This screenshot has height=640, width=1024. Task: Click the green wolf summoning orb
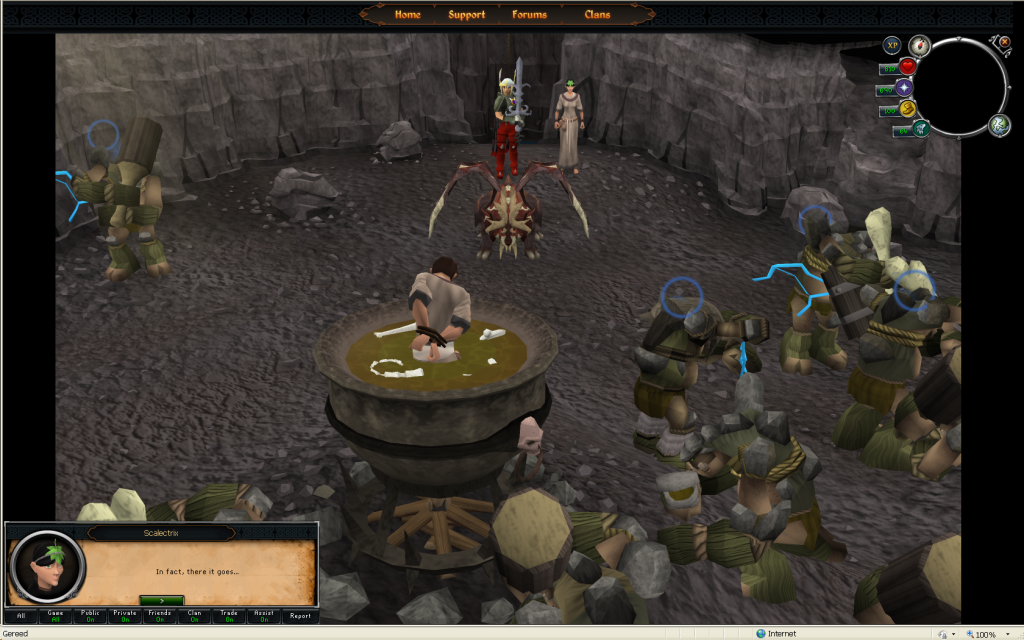pos(920,128)
